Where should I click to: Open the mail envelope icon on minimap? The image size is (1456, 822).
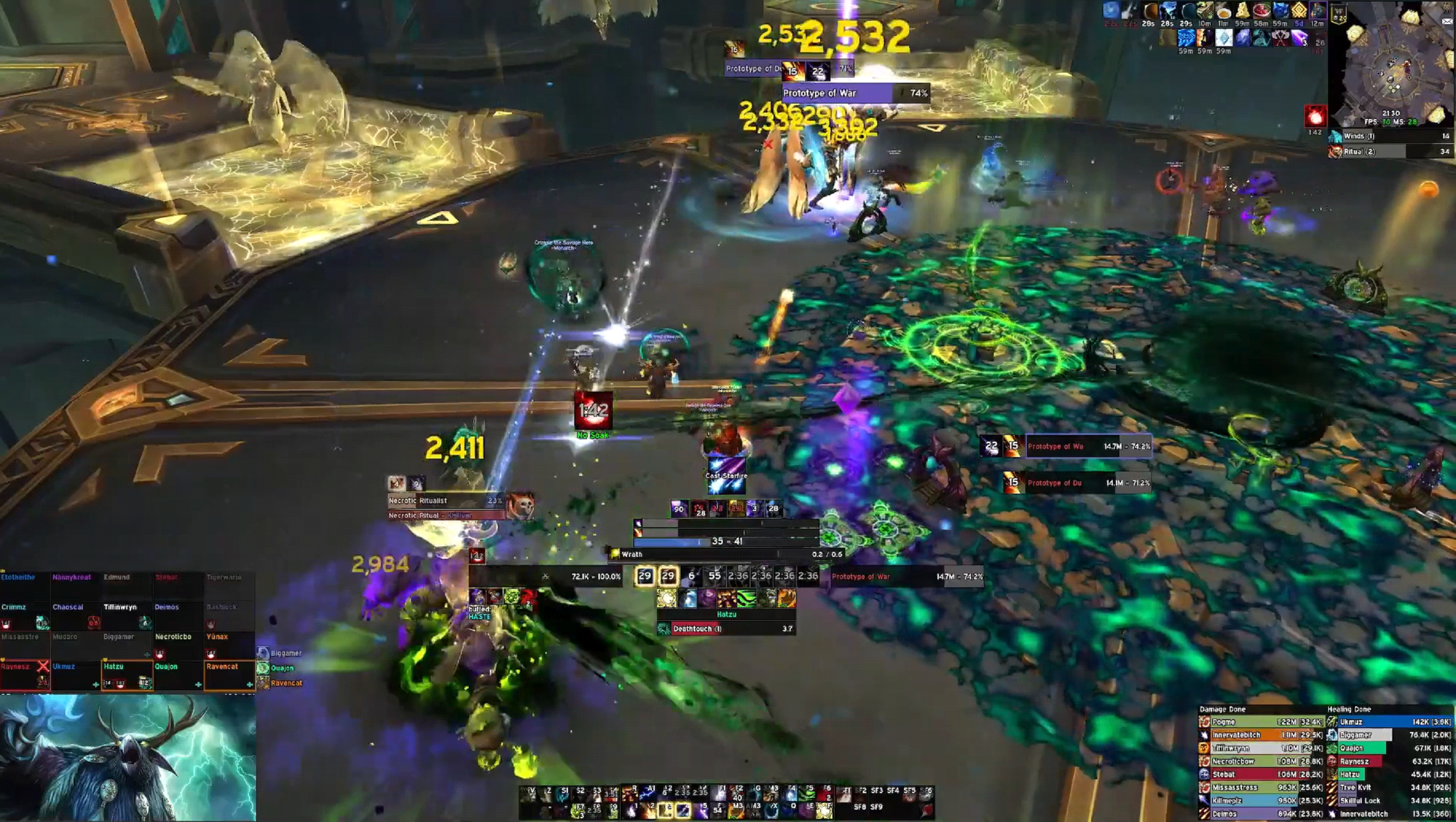click(1448, 22)
